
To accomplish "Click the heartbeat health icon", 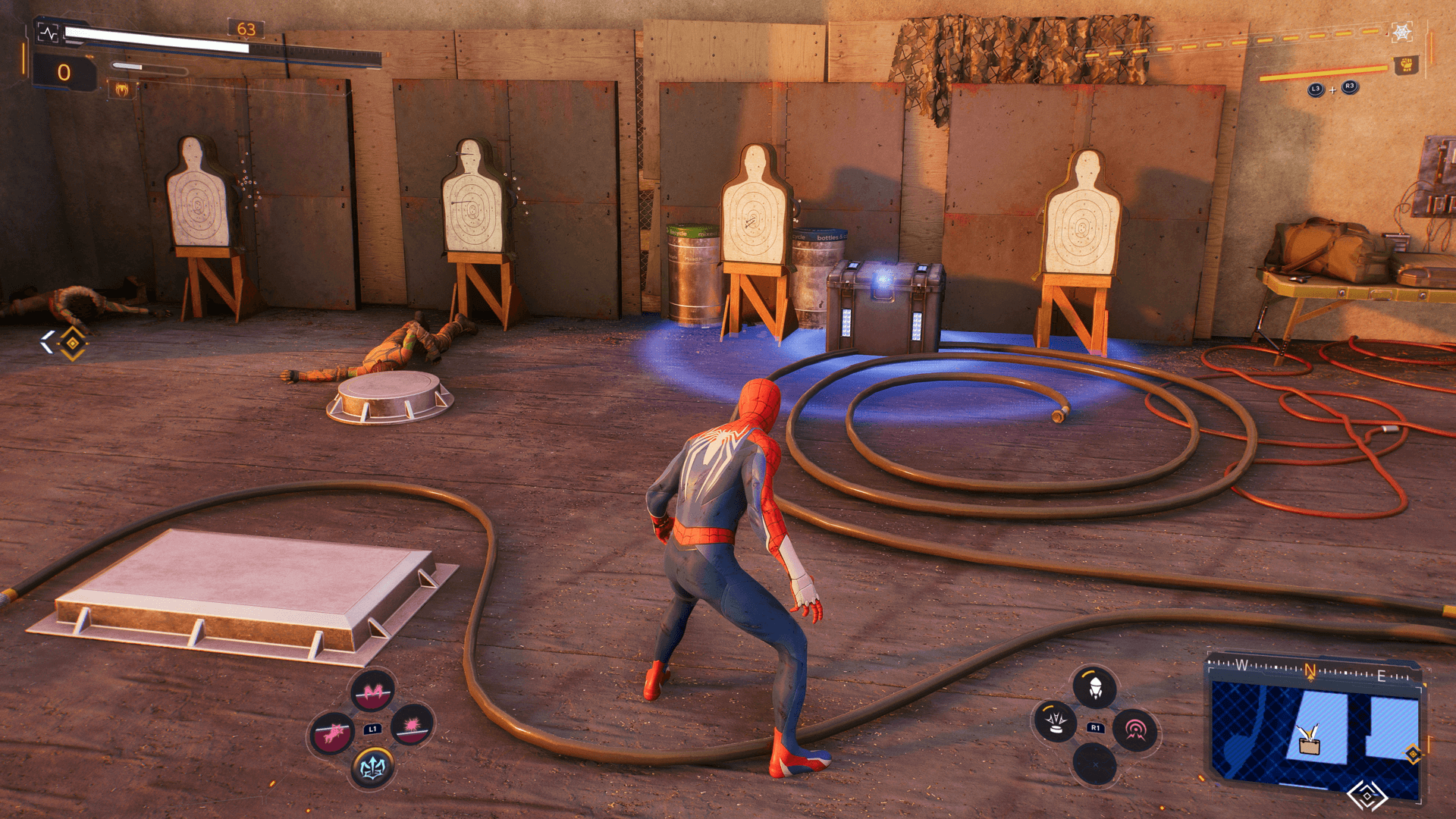I will (x=48, y=33).
